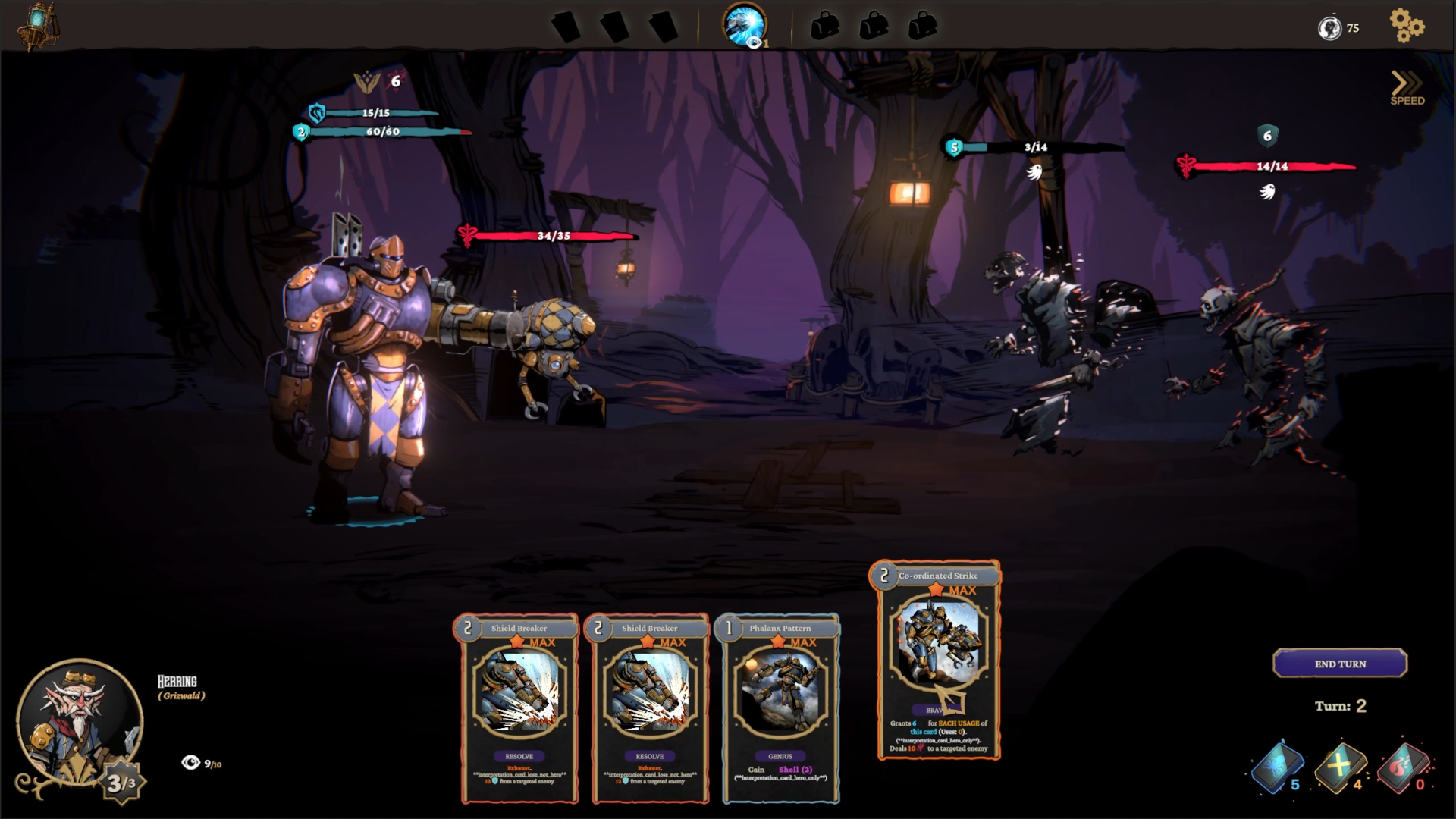Toggle the SPEED fast-forward button
The height and width of the screenshot is (819, 1456).
pos(1407,88)
